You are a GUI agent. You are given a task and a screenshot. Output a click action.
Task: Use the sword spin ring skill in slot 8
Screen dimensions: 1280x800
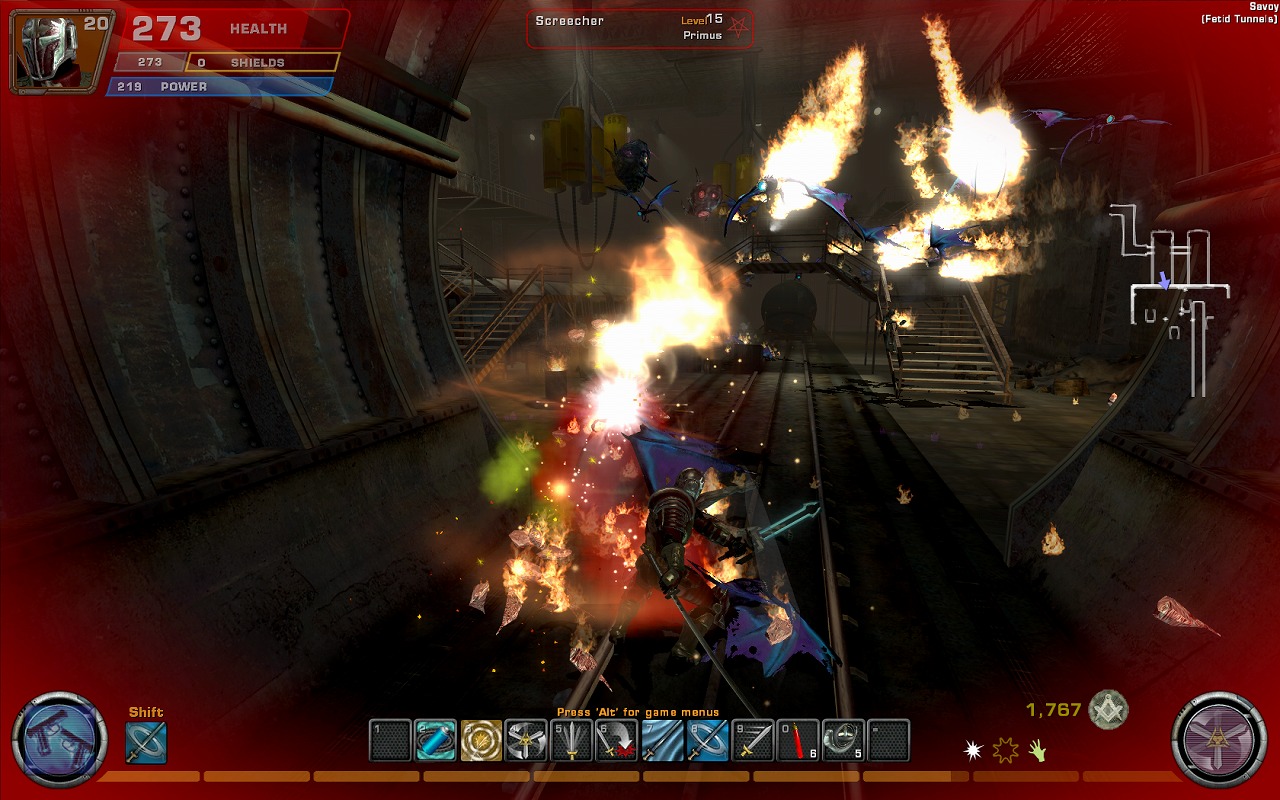click(x=707, y=741)
